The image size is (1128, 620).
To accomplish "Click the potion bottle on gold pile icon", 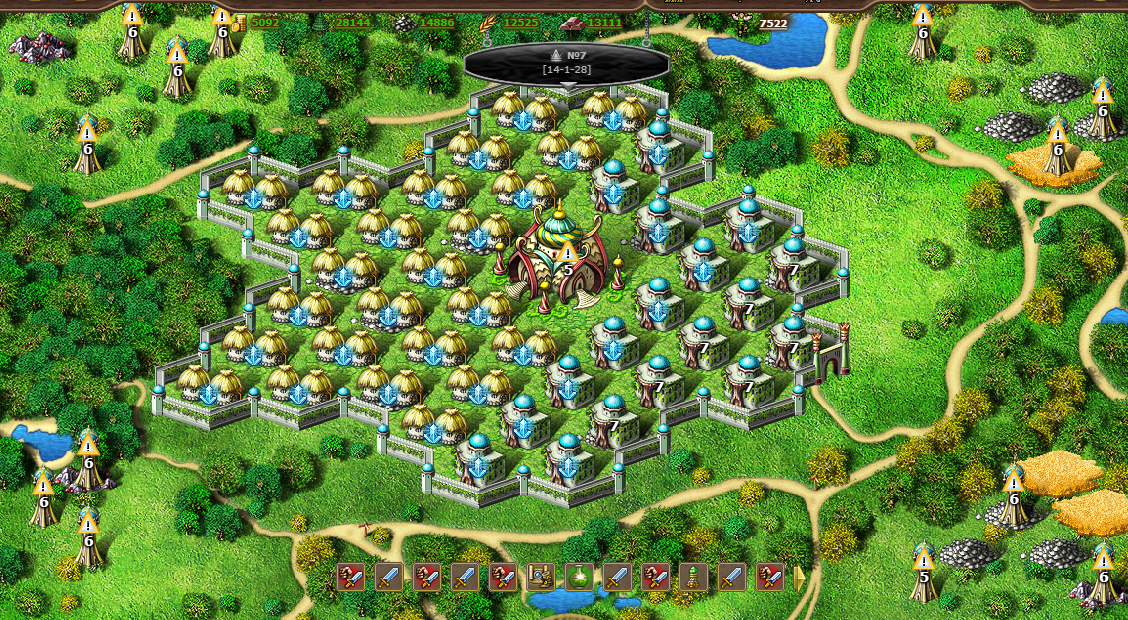I will (693, 577).
